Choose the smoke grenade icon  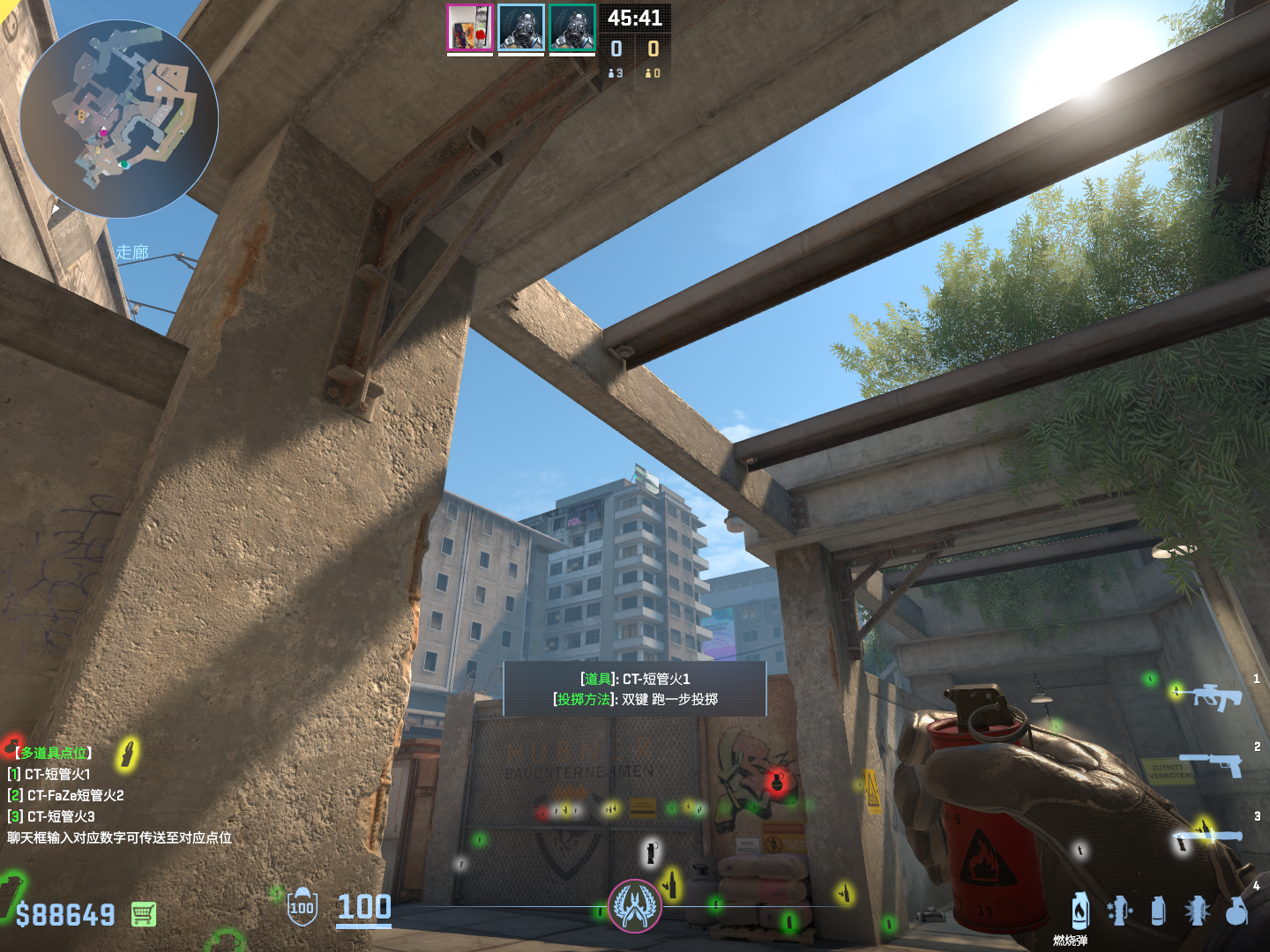click(1158, 911)
